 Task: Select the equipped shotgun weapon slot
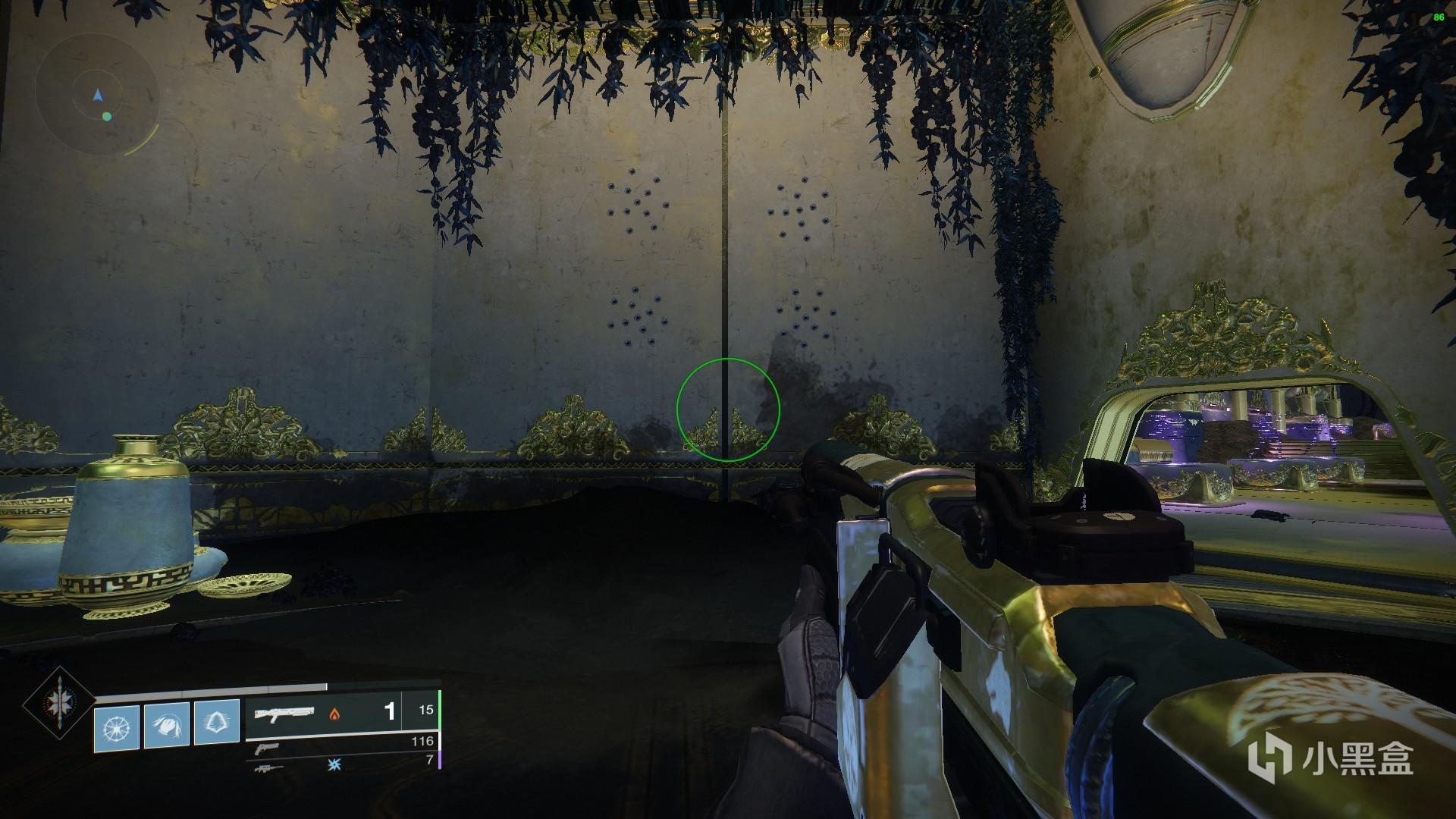(x=284, y=714)
